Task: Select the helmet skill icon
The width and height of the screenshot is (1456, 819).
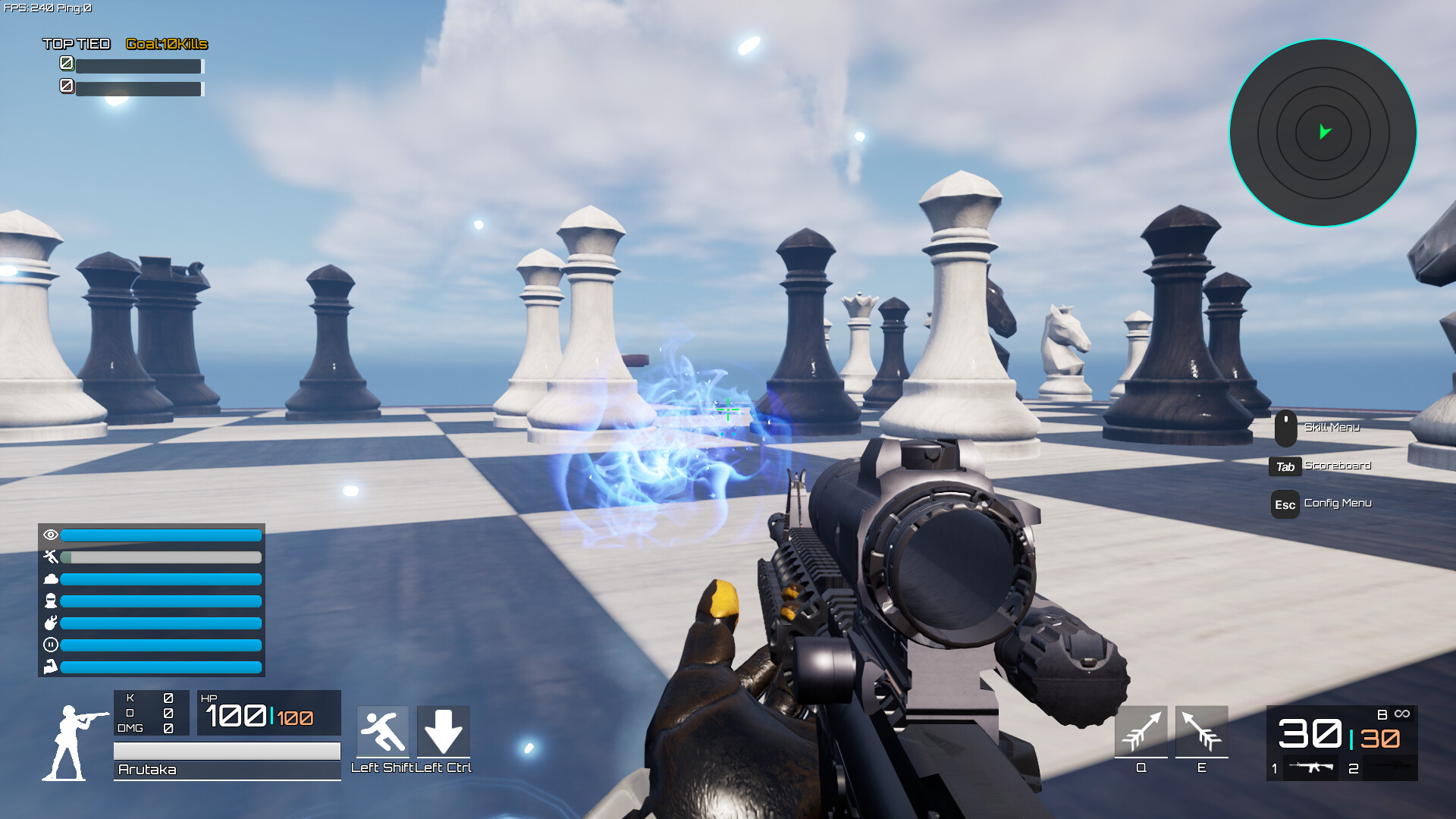Action: [x=50, y=579]
